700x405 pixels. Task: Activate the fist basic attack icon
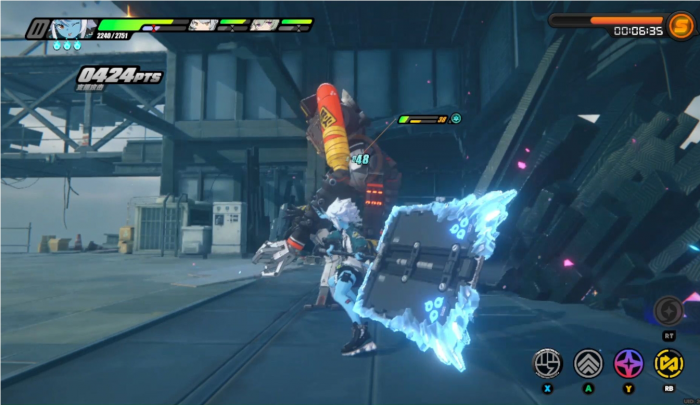548,362
